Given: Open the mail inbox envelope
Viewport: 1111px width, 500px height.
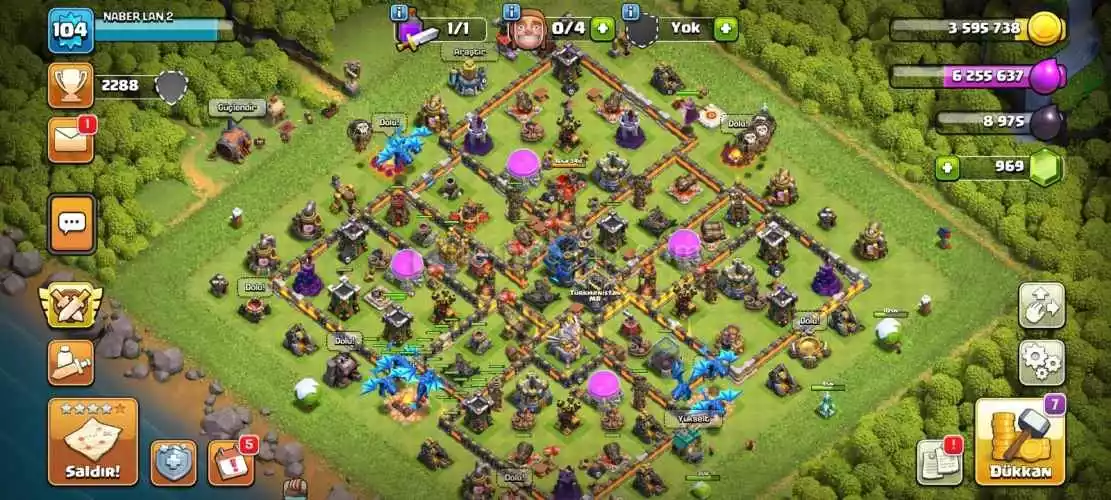Looking at the screenshot, I should tap(70, 140).
